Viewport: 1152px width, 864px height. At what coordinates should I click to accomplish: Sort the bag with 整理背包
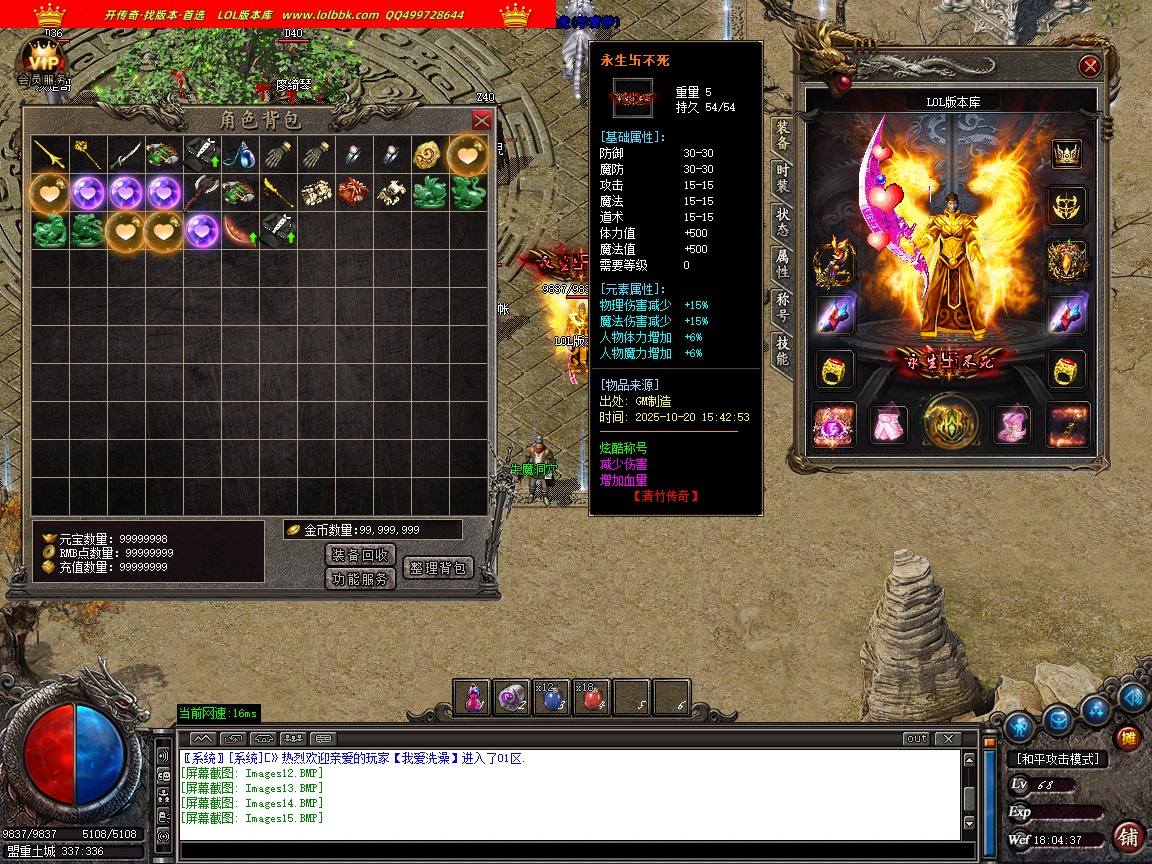click(437, 568)
